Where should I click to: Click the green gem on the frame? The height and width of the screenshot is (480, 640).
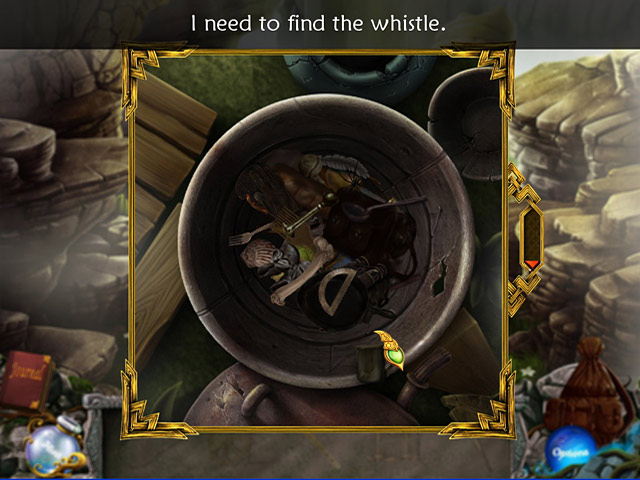coord(395,354)
